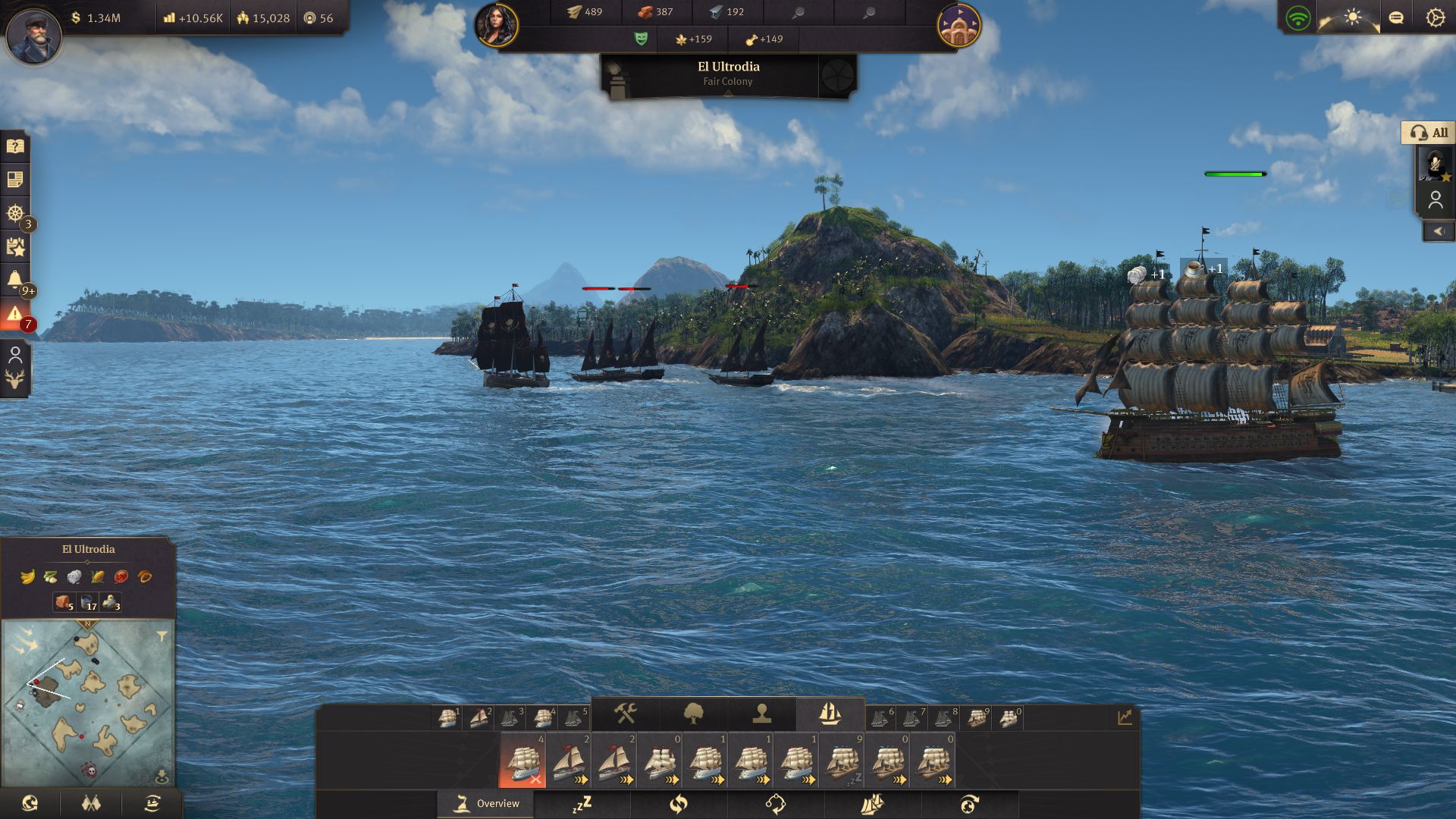Open the population menu with person icon
Image resolution: width=1456 pixels, height=819 pixels.
(x=761, y=713)
